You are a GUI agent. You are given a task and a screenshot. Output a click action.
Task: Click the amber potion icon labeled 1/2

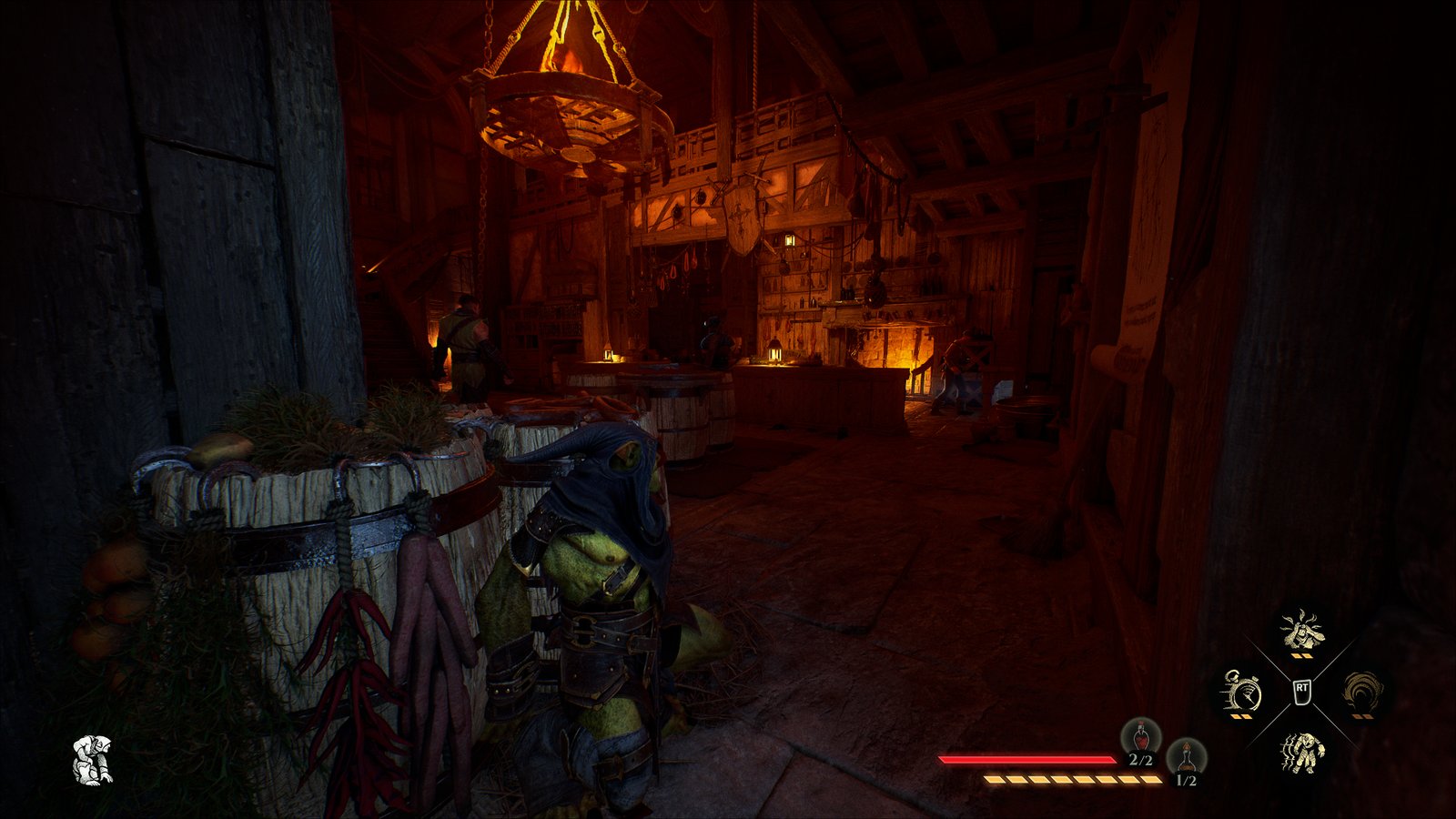click(1187, 753)
